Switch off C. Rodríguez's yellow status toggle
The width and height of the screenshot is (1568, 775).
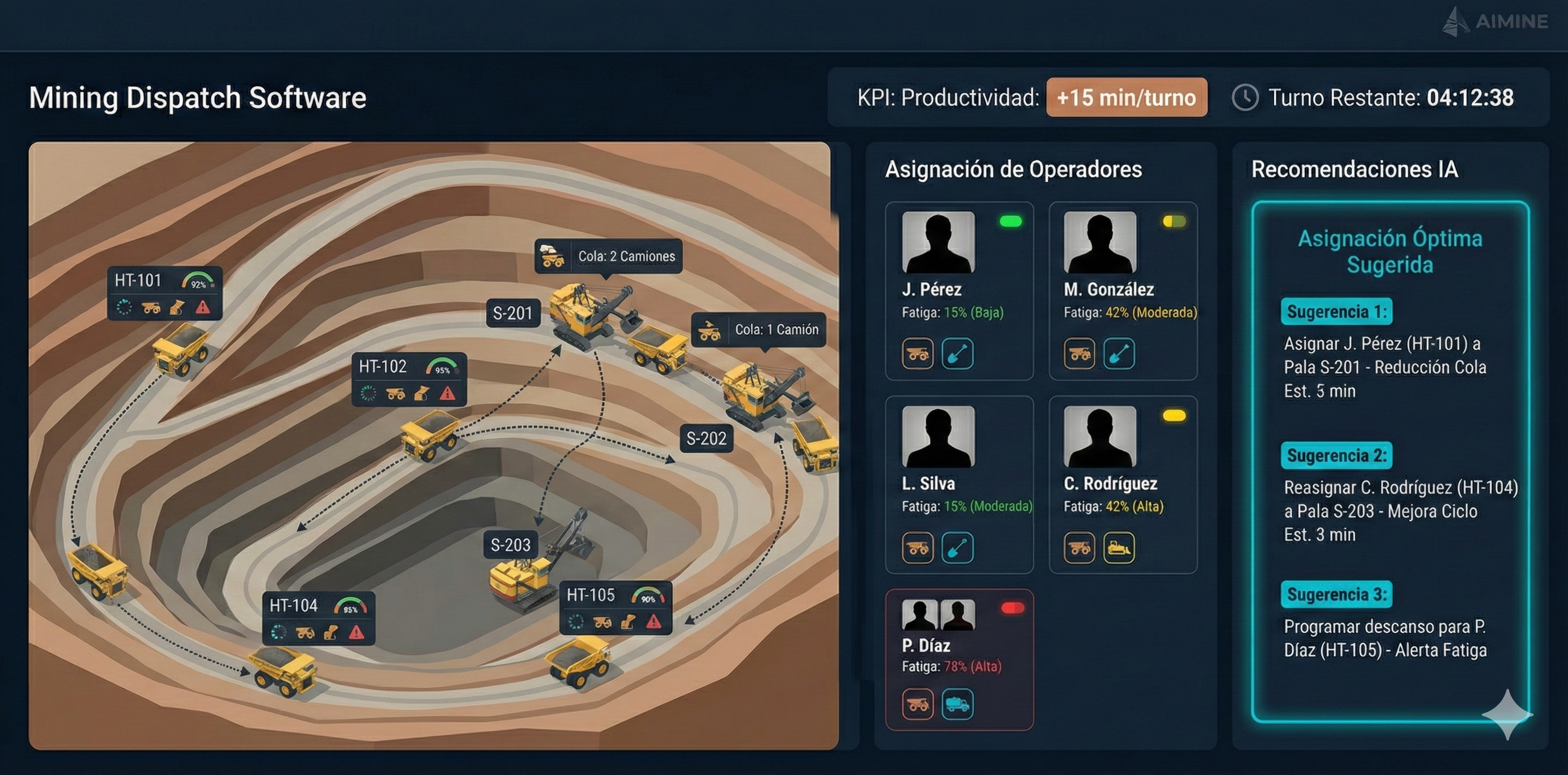point(1174,414)
